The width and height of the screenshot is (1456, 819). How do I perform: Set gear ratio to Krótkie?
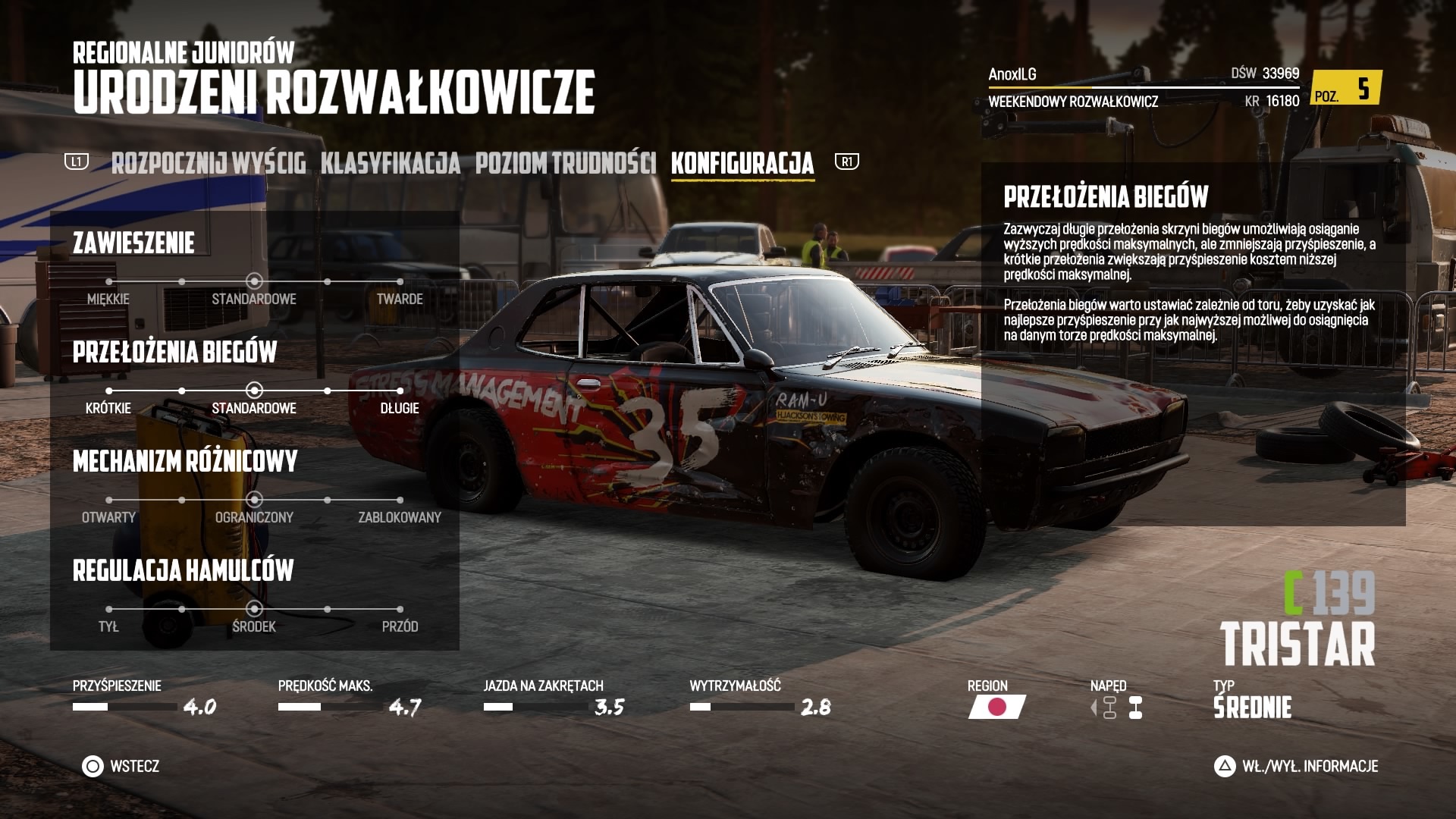point(109,391)
